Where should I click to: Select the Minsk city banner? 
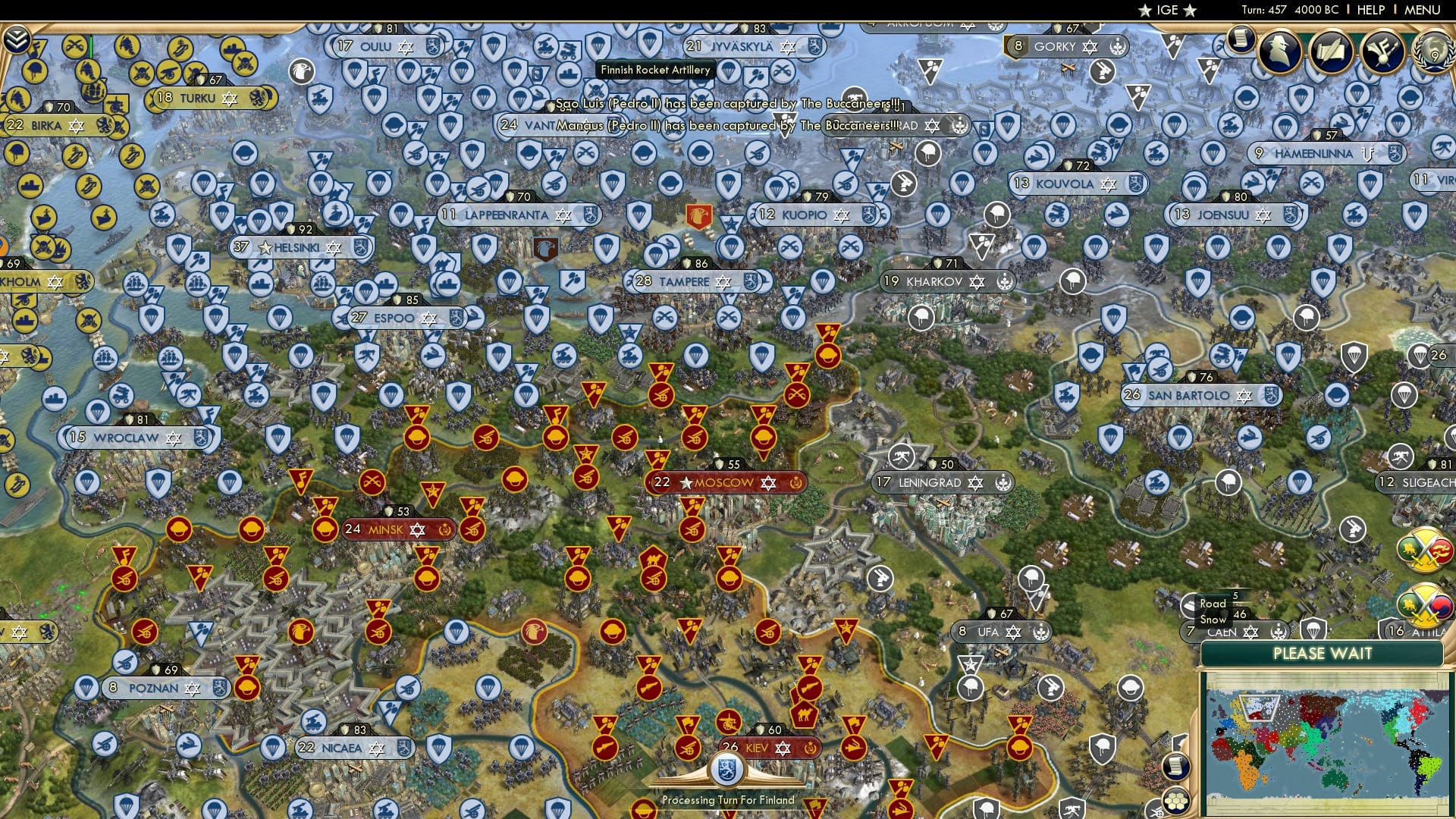pos(387,530)
